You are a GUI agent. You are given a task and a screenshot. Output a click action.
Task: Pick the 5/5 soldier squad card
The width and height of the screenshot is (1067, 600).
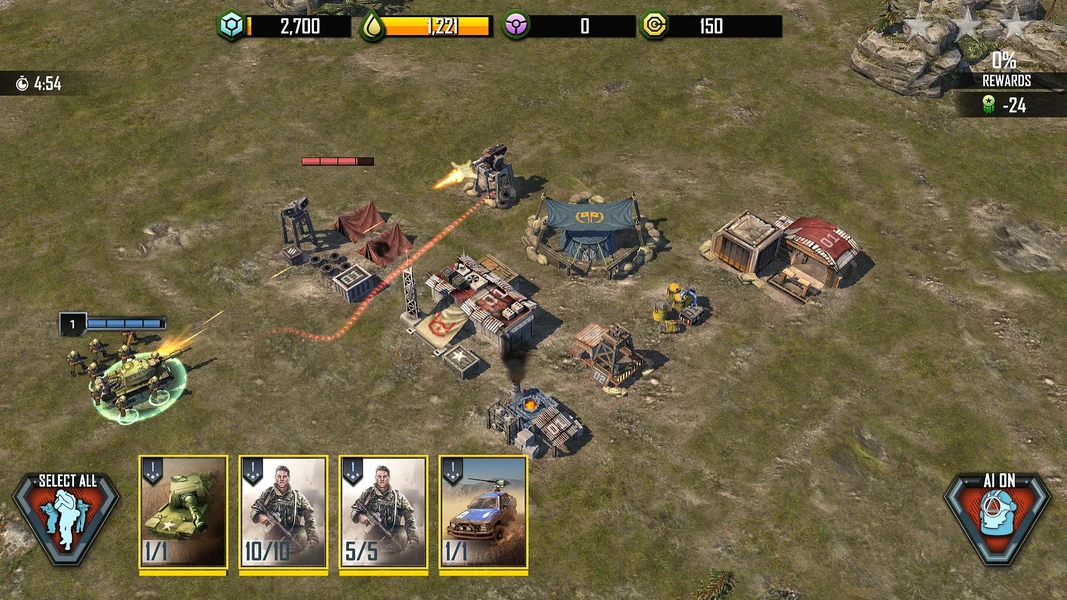(x=383, y=513)
